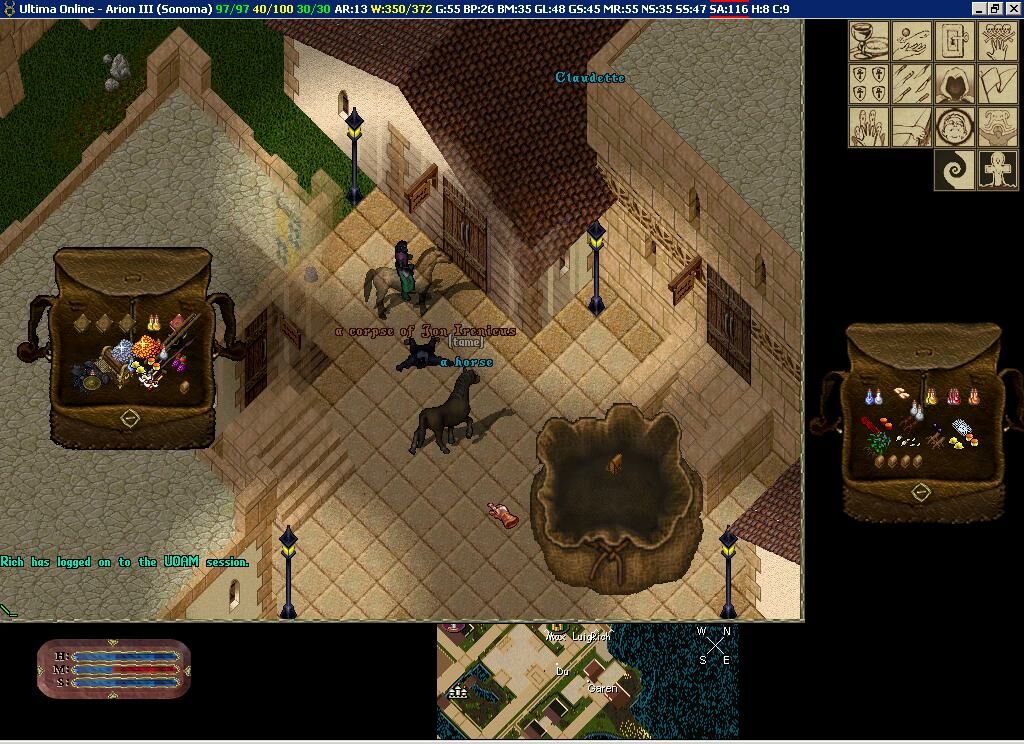Close the Ultima Online window
The height and width of the screenshot is (744, 1024).
point(1012,9)
